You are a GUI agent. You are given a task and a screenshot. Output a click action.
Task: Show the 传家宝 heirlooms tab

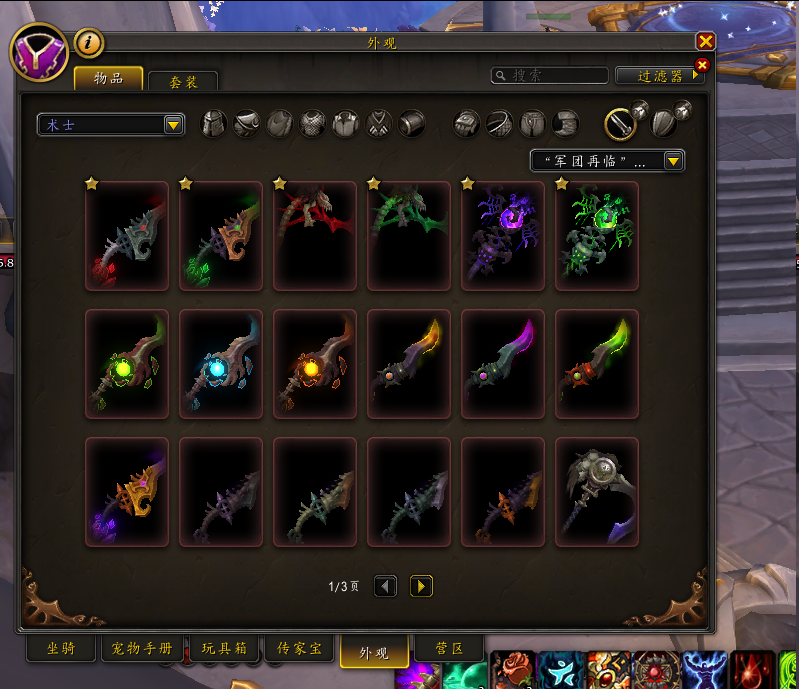pos(301,648)
